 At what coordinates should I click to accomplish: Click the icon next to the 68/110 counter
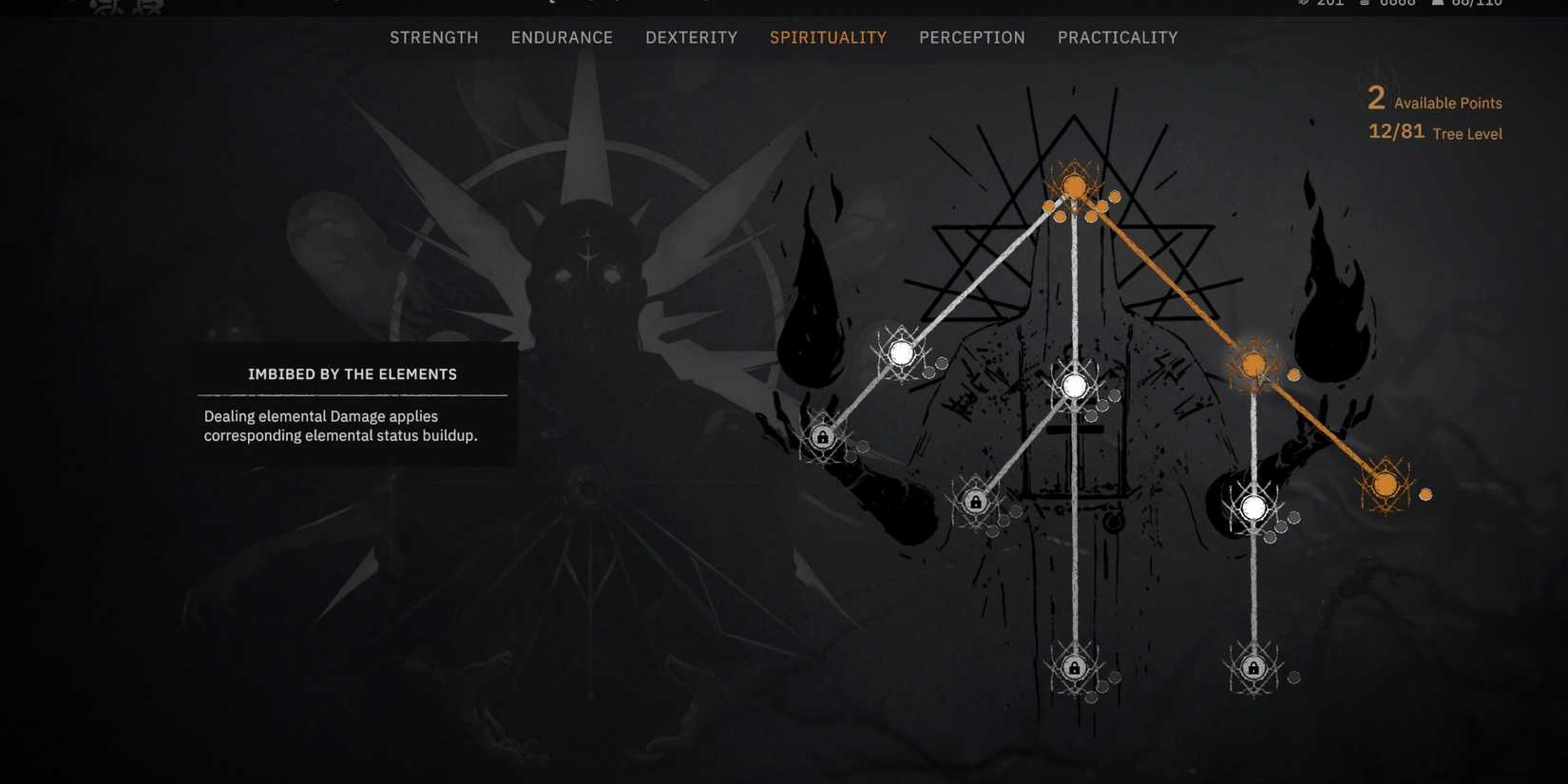tap(1438, 3)
